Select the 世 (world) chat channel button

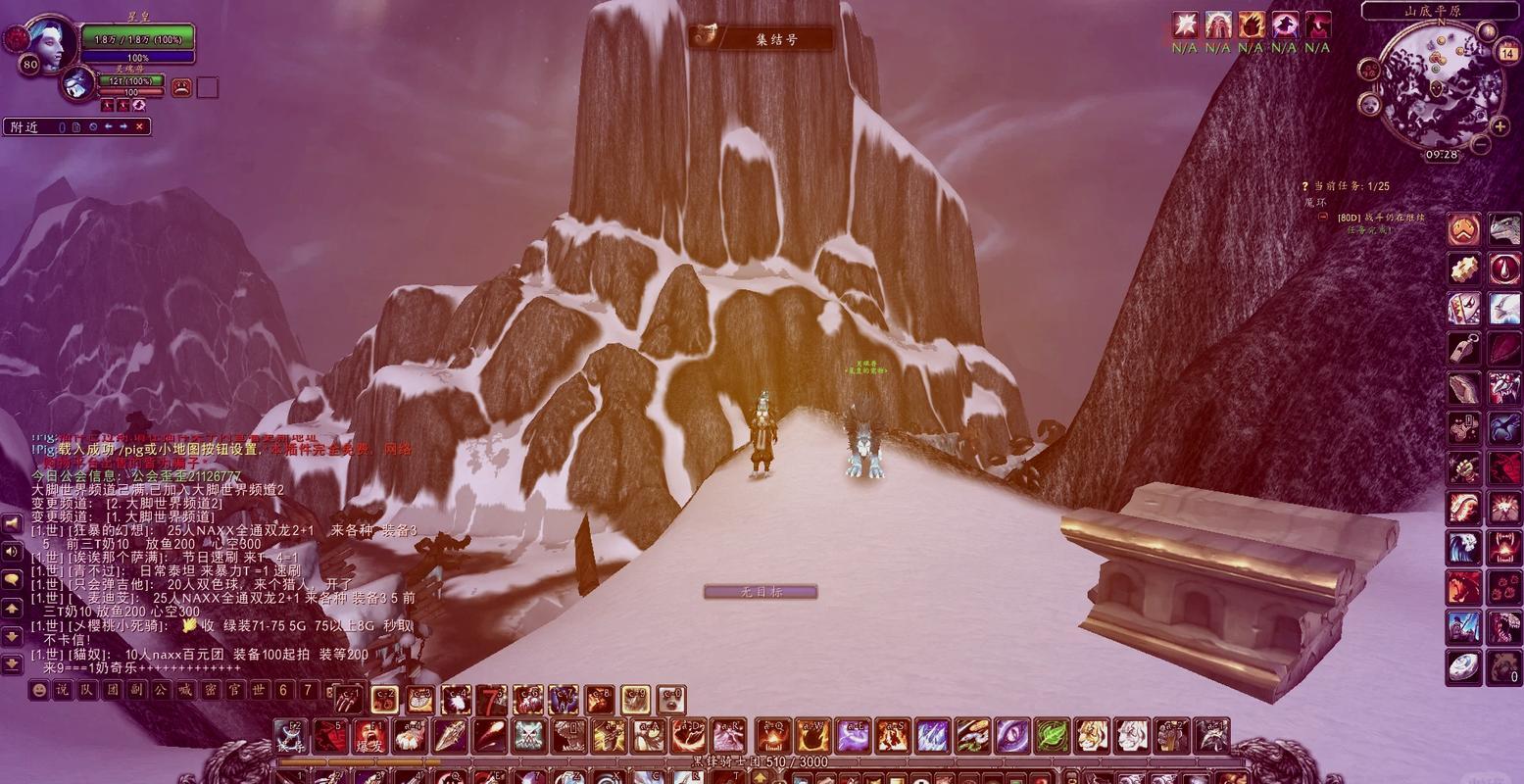(259, 690)
